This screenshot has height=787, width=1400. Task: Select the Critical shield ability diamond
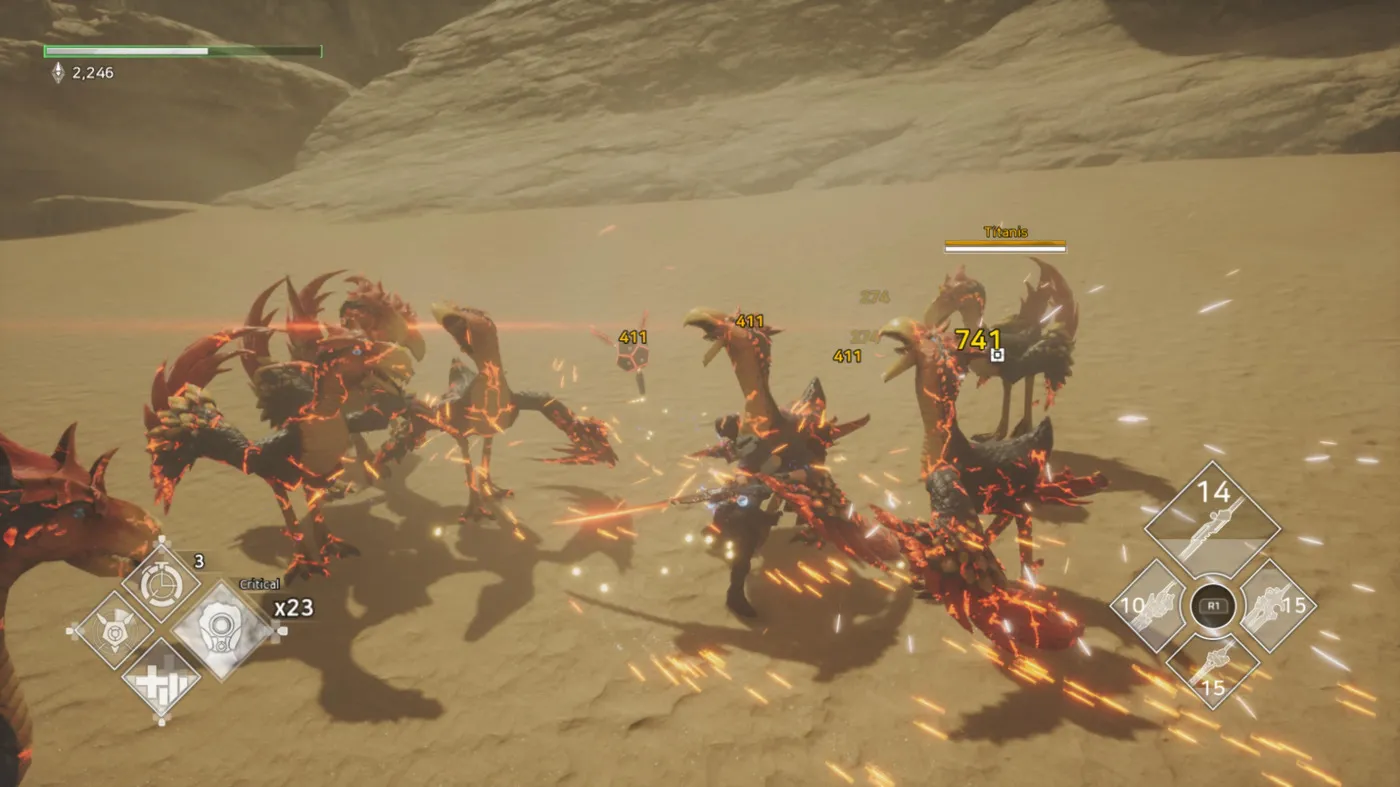pos(222,631)
